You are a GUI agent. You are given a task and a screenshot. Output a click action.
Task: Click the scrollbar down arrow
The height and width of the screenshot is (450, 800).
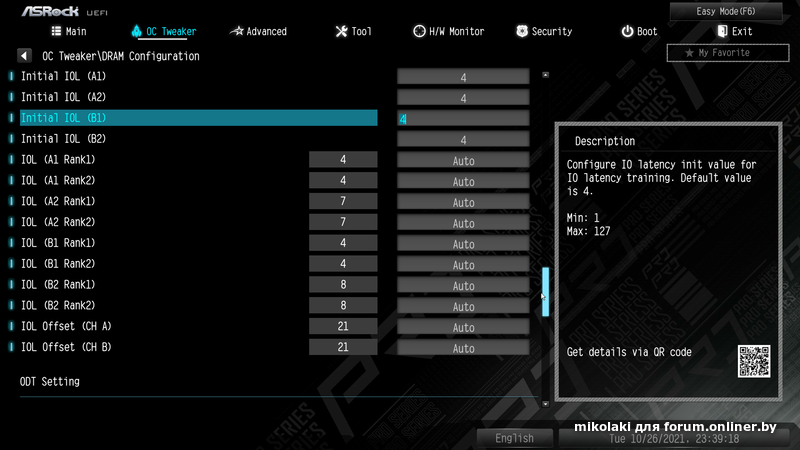point(545,403)
